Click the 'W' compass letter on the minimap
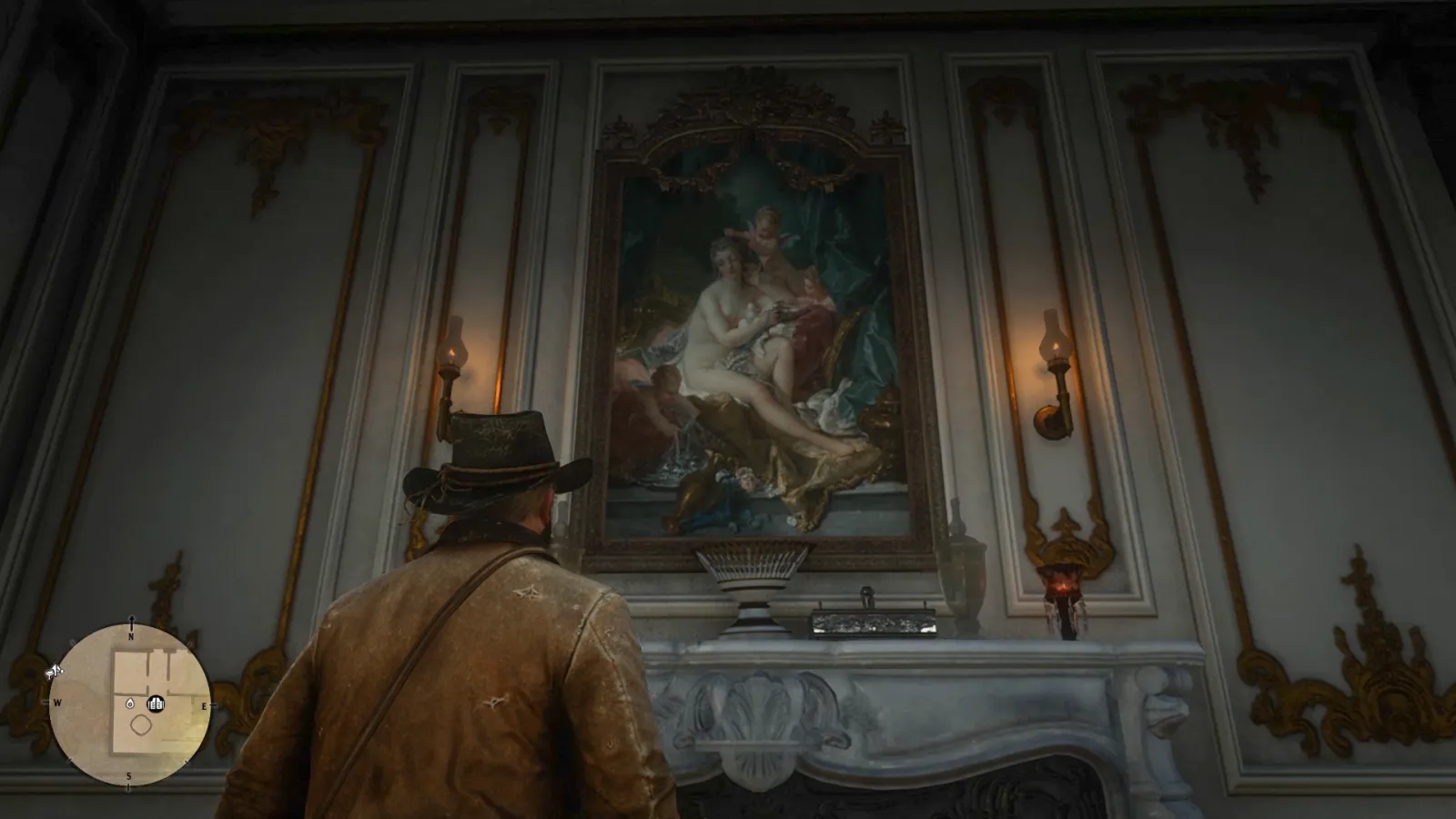 click(56, 703)
